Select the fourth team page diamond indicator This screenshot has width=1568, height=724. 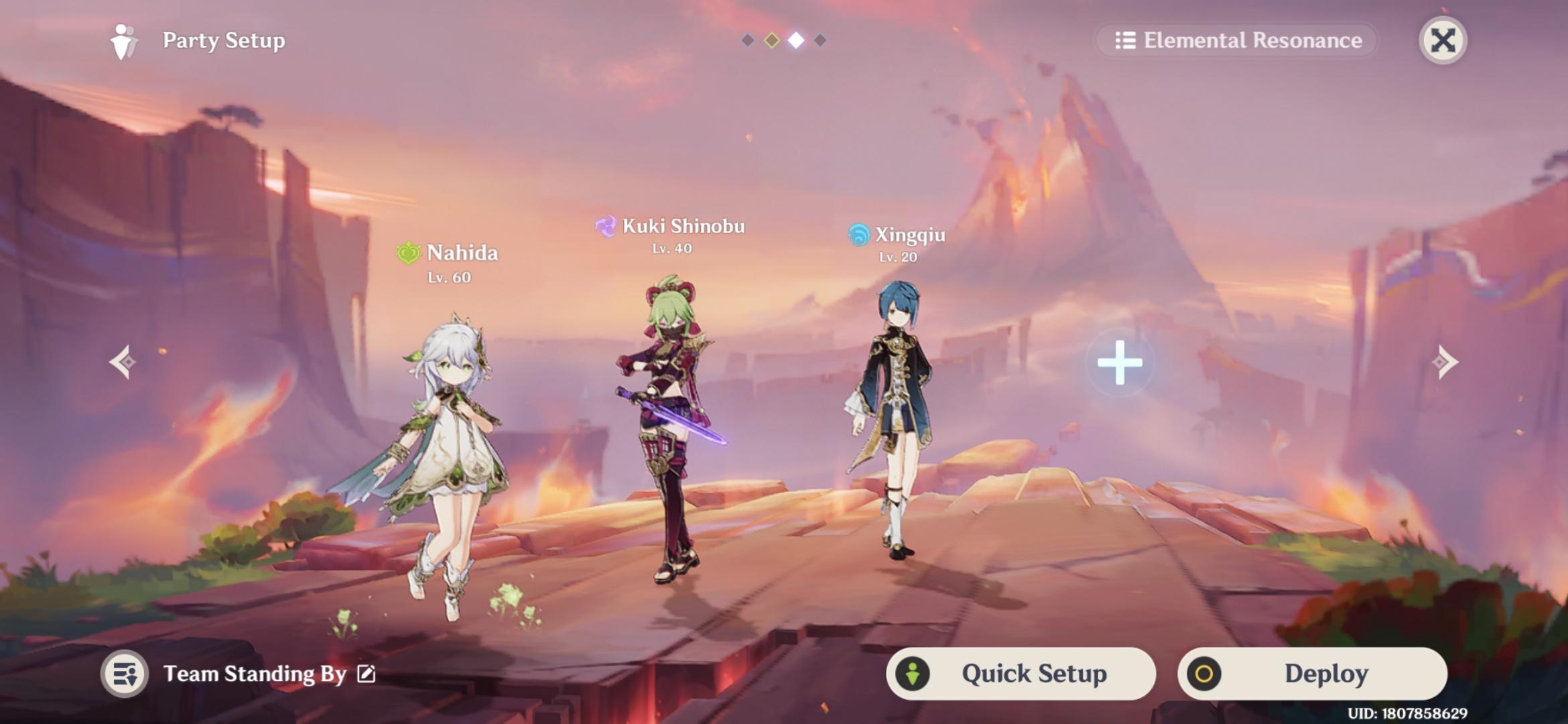[x=820, y=40]
